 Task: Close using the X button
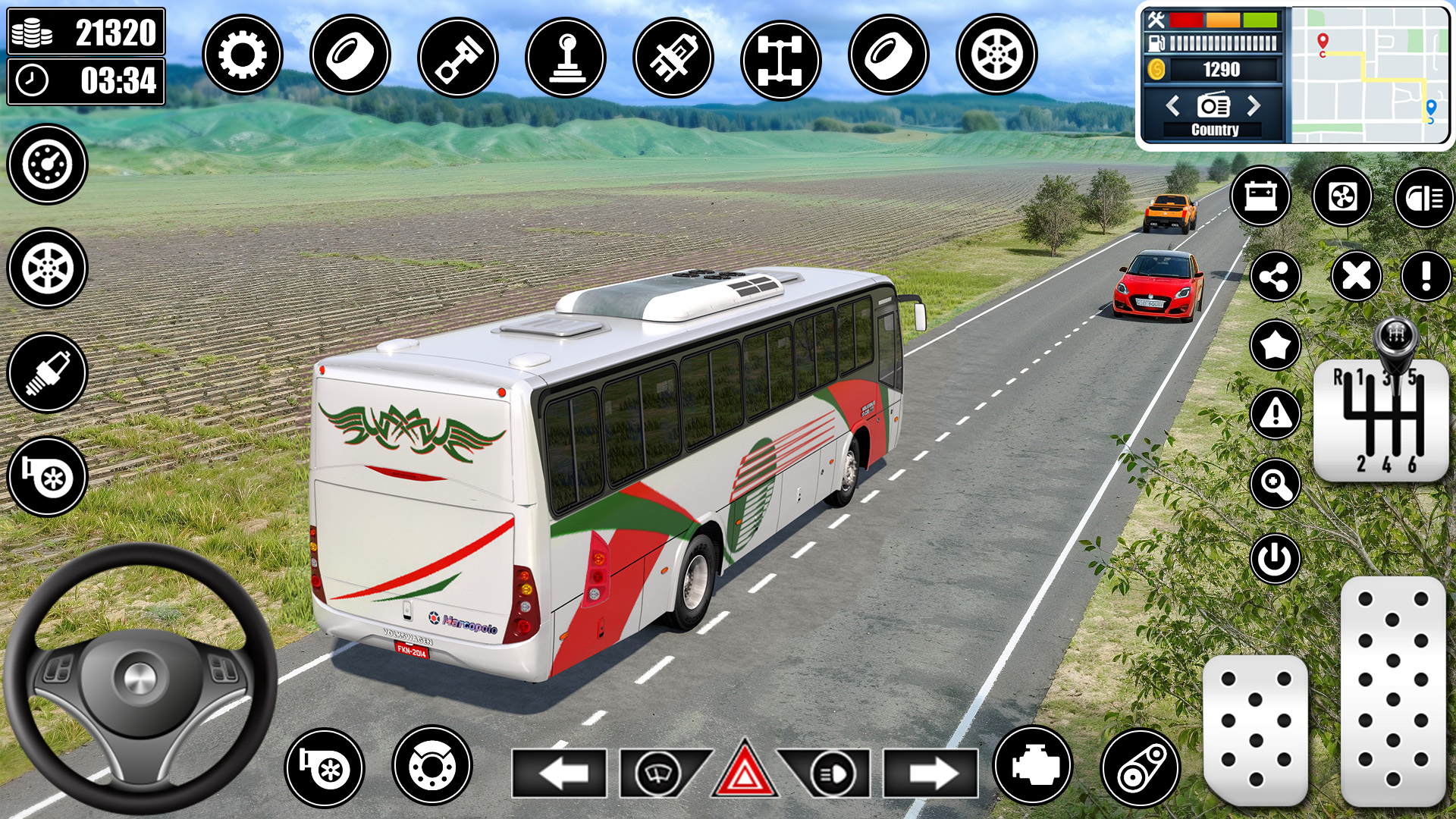(x=1356, y=276)
